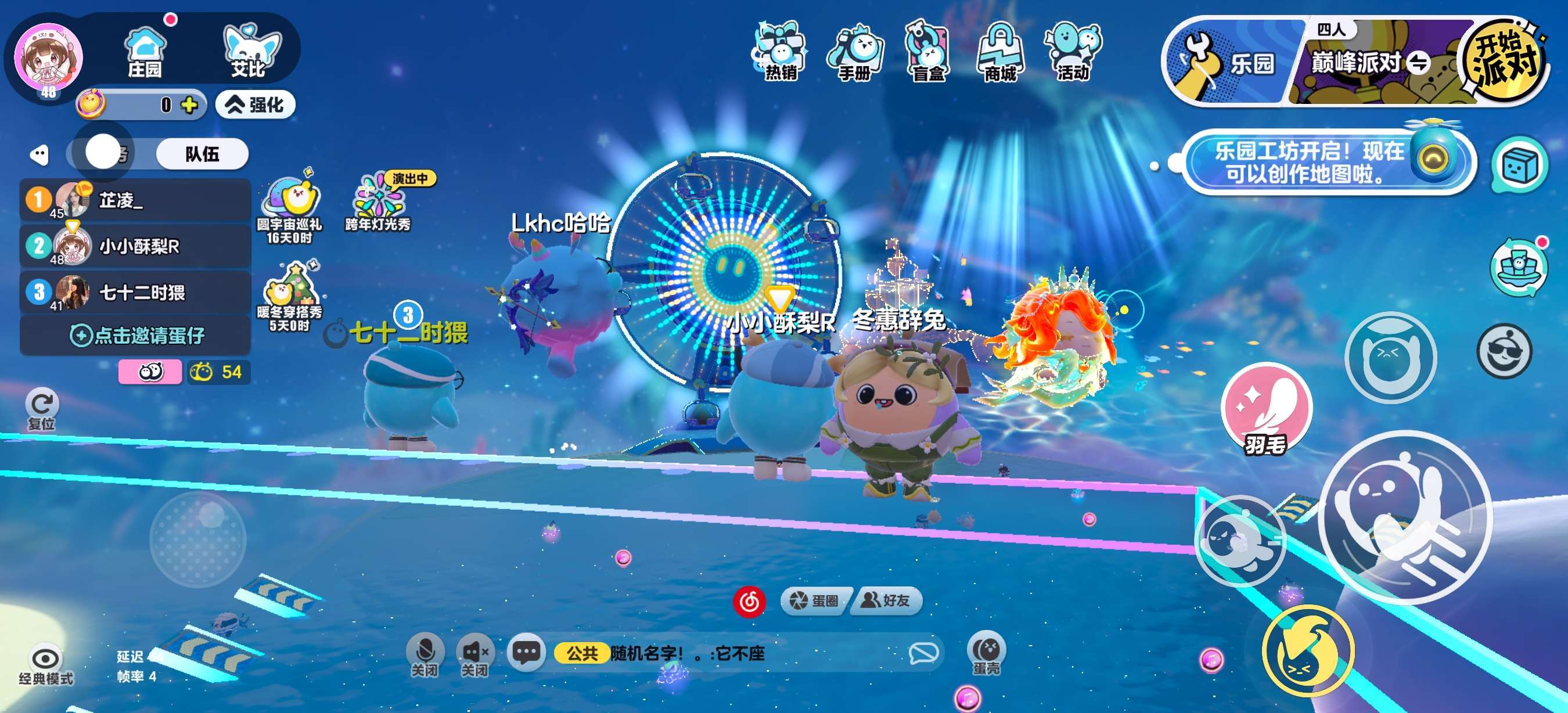The height and width of the screenshot is (713, 1568).
Task: Open the 商城 store
Action: click(1000, 52)
